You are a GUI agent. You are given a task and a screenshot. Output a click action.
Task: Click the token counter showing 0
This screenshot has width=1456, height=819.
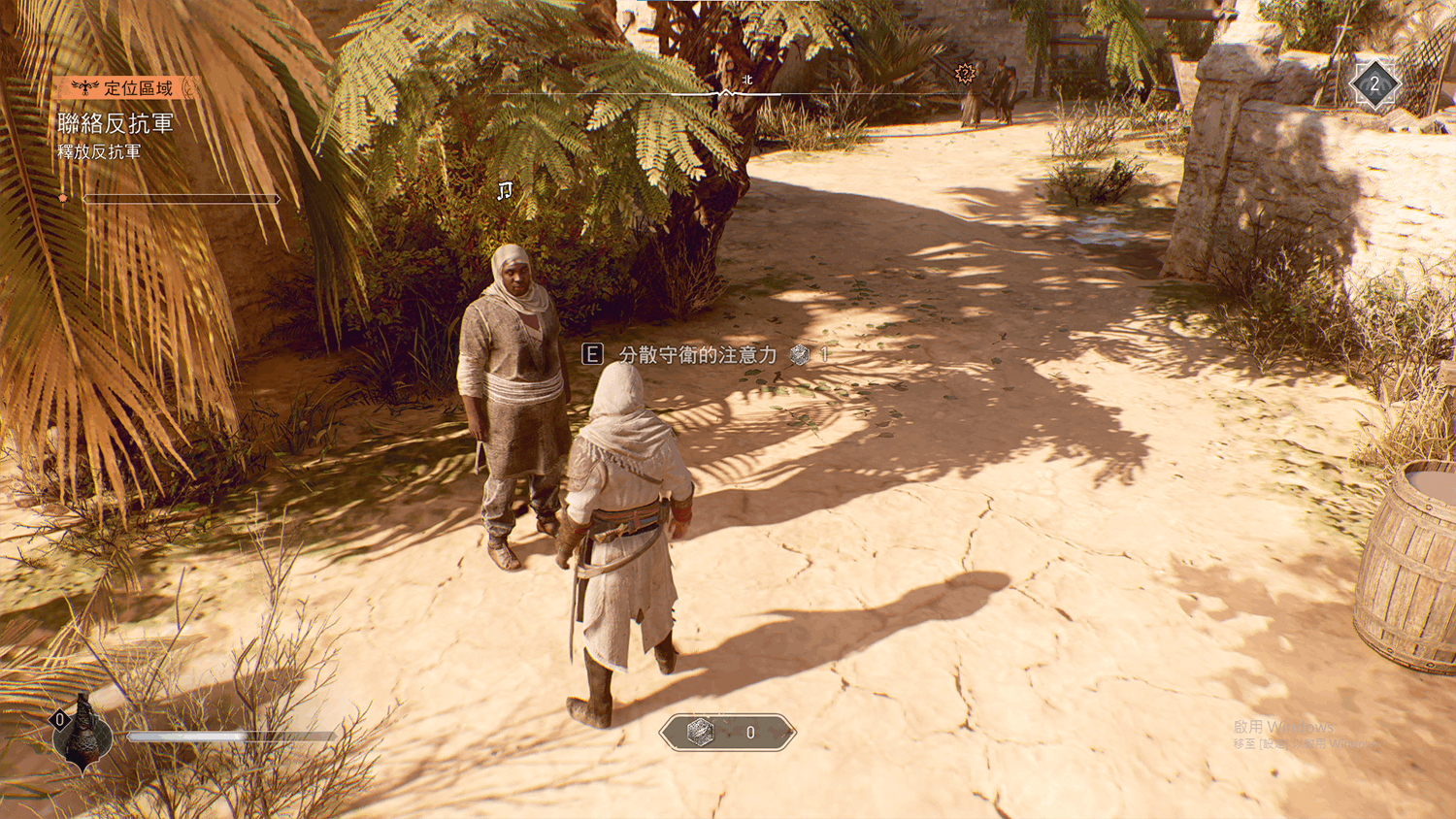[x=727, y=733]
